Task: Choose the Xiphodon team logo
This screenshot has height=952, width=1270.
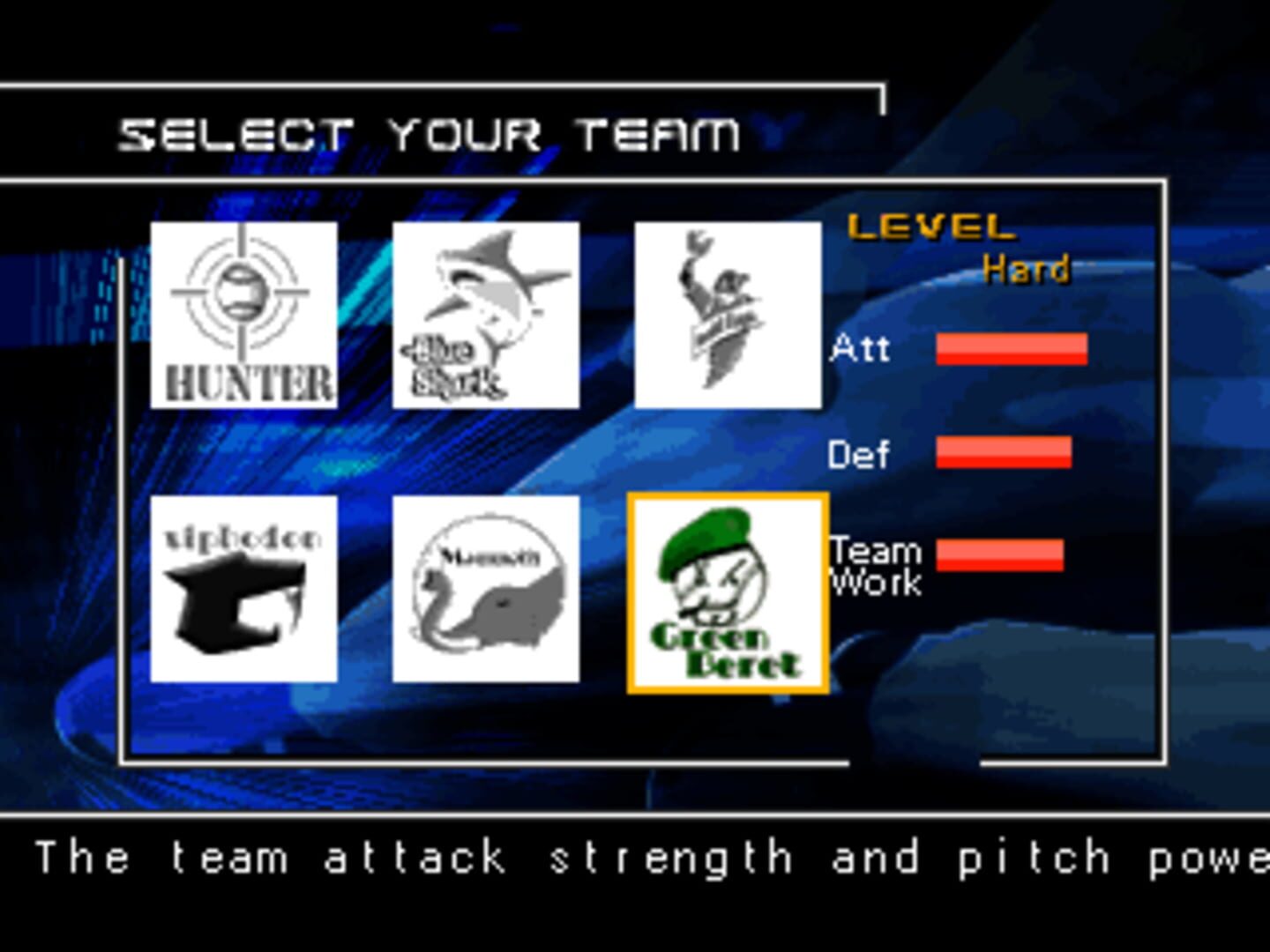Action: click(245, 591)
